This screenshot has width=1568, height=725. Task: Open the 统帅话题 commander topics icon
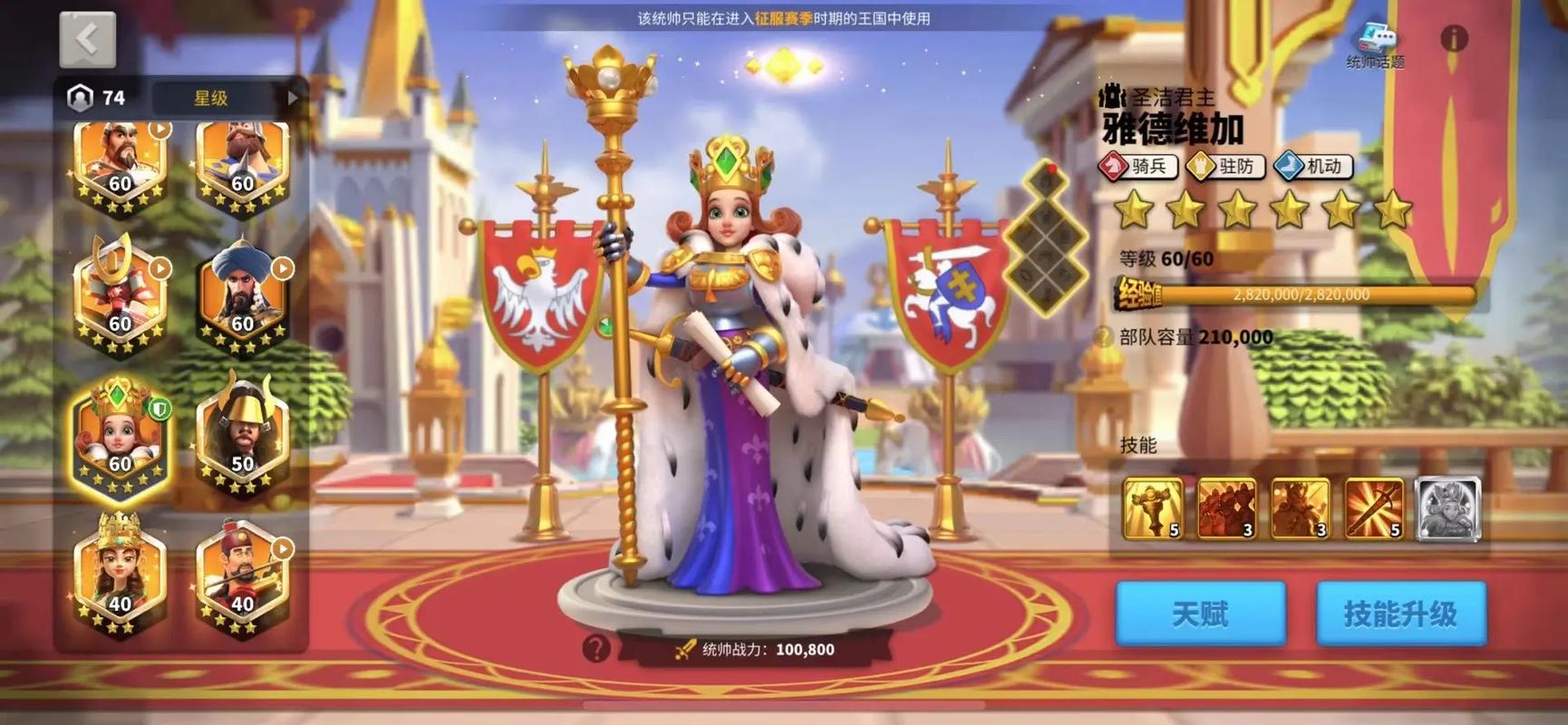click(1378, 38)
